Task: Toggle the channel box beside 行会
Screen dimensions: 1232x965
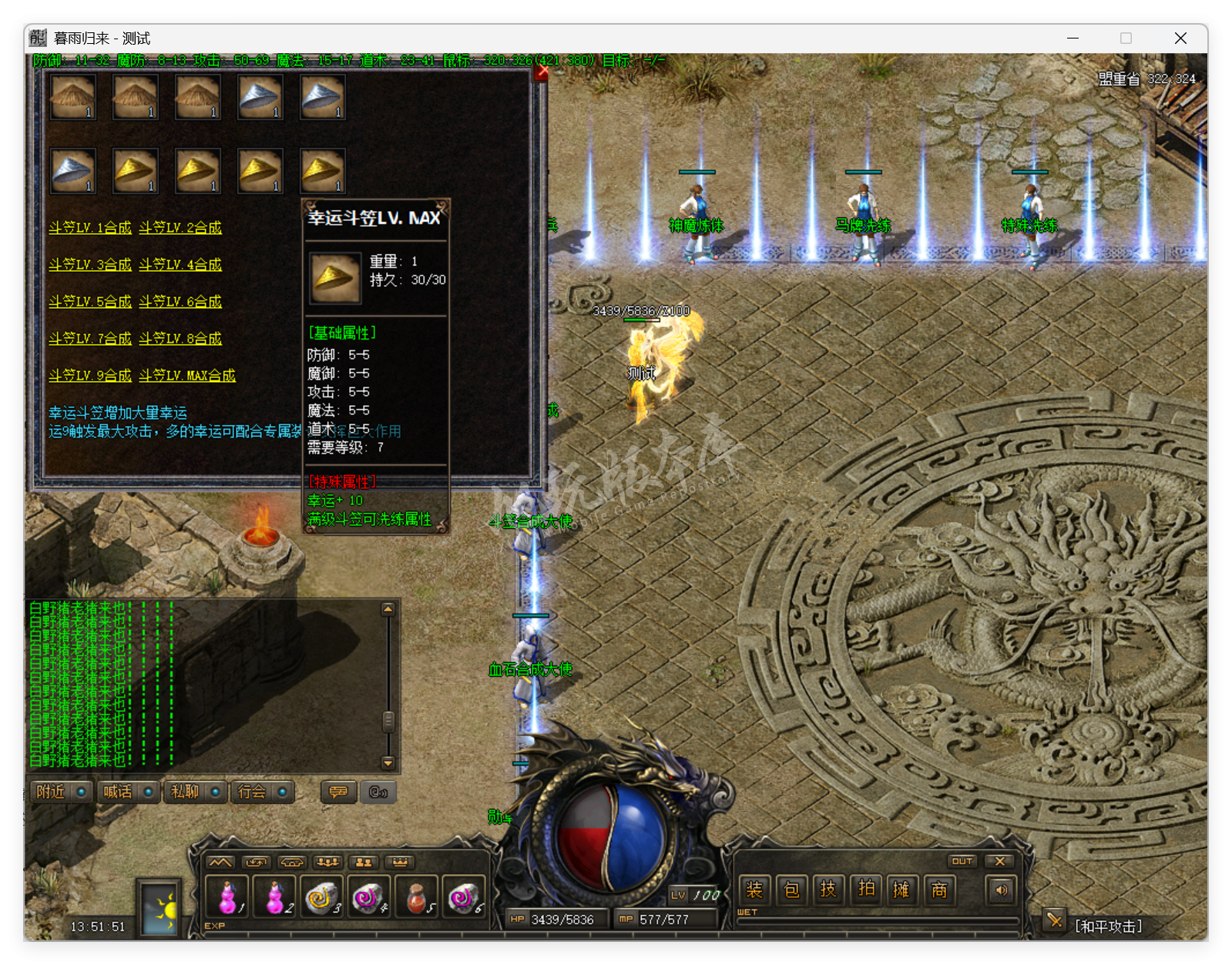Action: click(282, 791)
